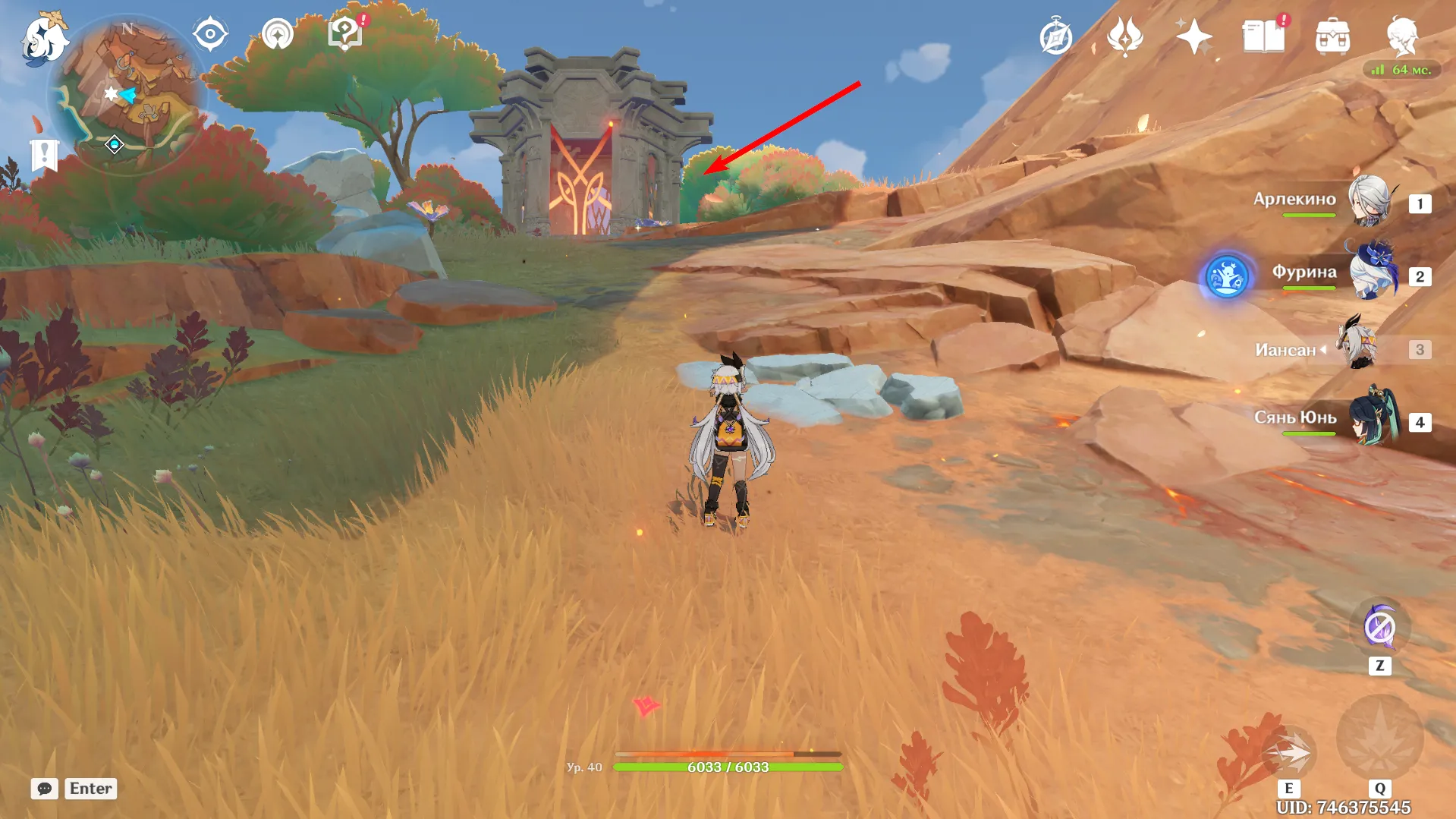This screenshot has width=1456, height=819.
Task: Switch to party member Арлекино
Action: coord(1369,201)
